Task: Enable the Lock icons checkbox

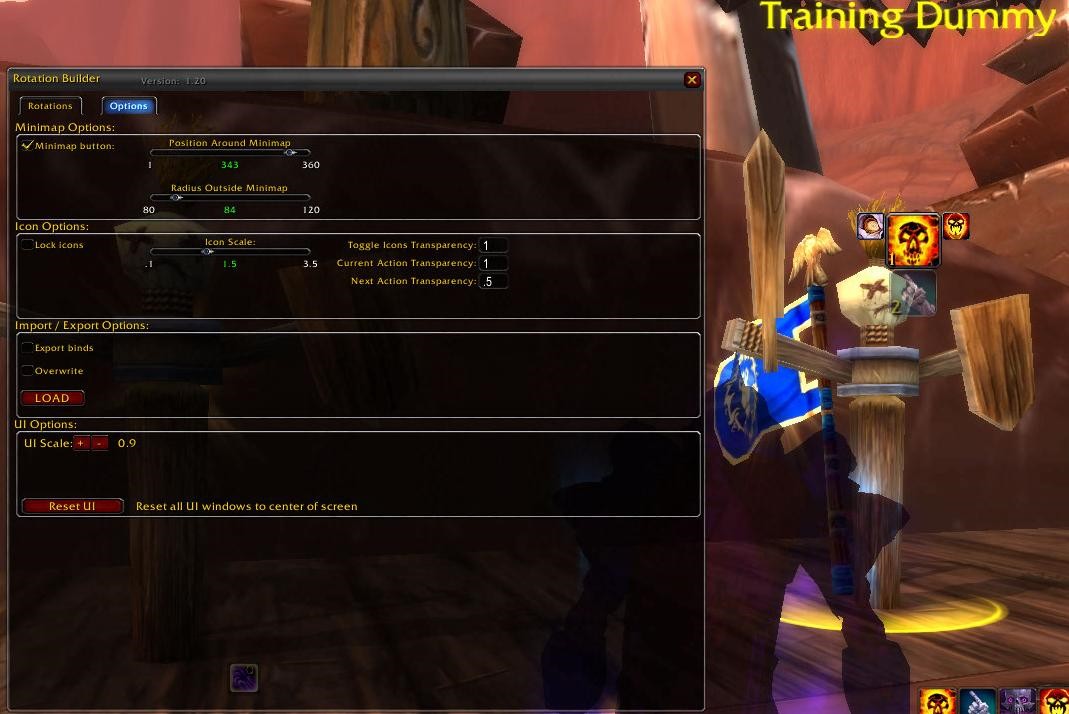Action: [27, 245]
